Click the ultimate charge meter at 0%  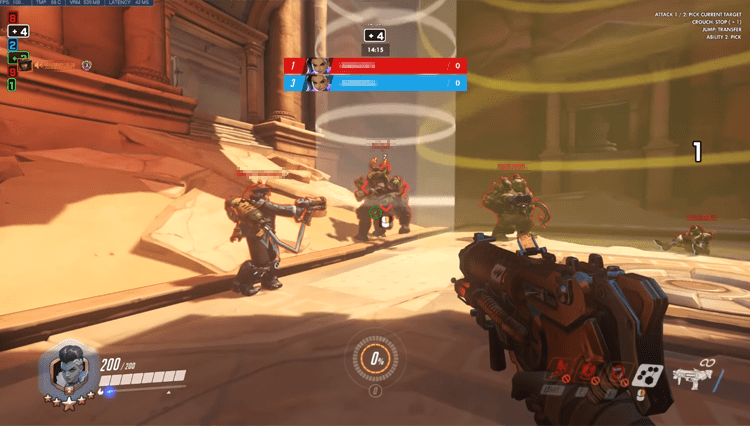tap(376, 357)
